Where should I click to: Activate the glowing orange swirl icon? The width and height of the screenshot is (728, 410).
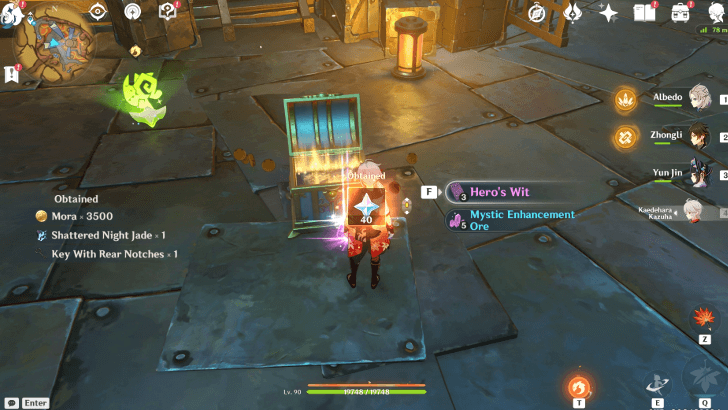(579, 386)
